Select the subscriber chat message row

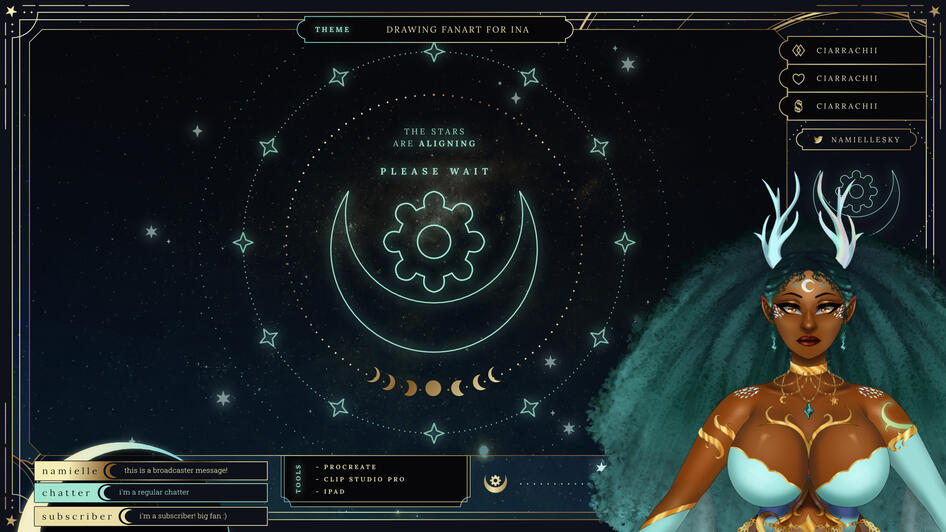[x=151, y=516]
